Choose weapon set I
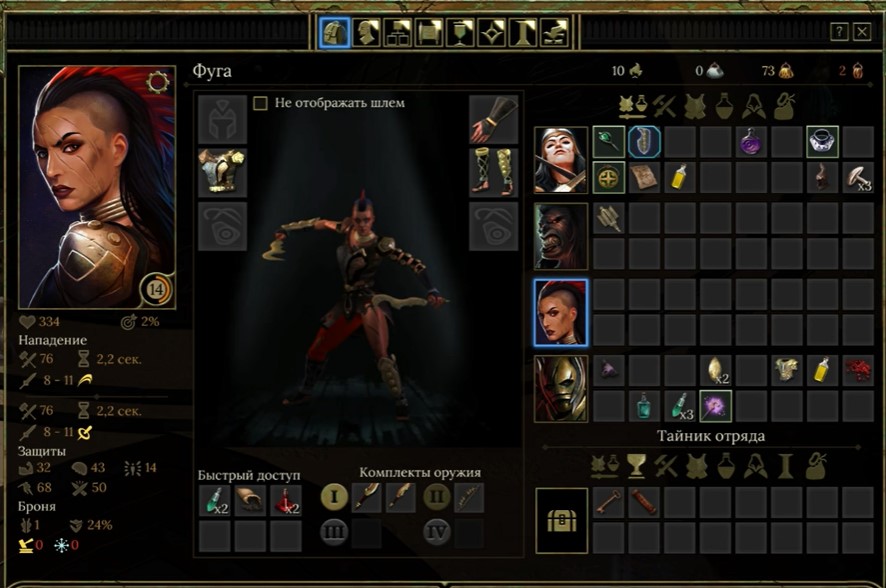886x588 pixels. (334, 496)
